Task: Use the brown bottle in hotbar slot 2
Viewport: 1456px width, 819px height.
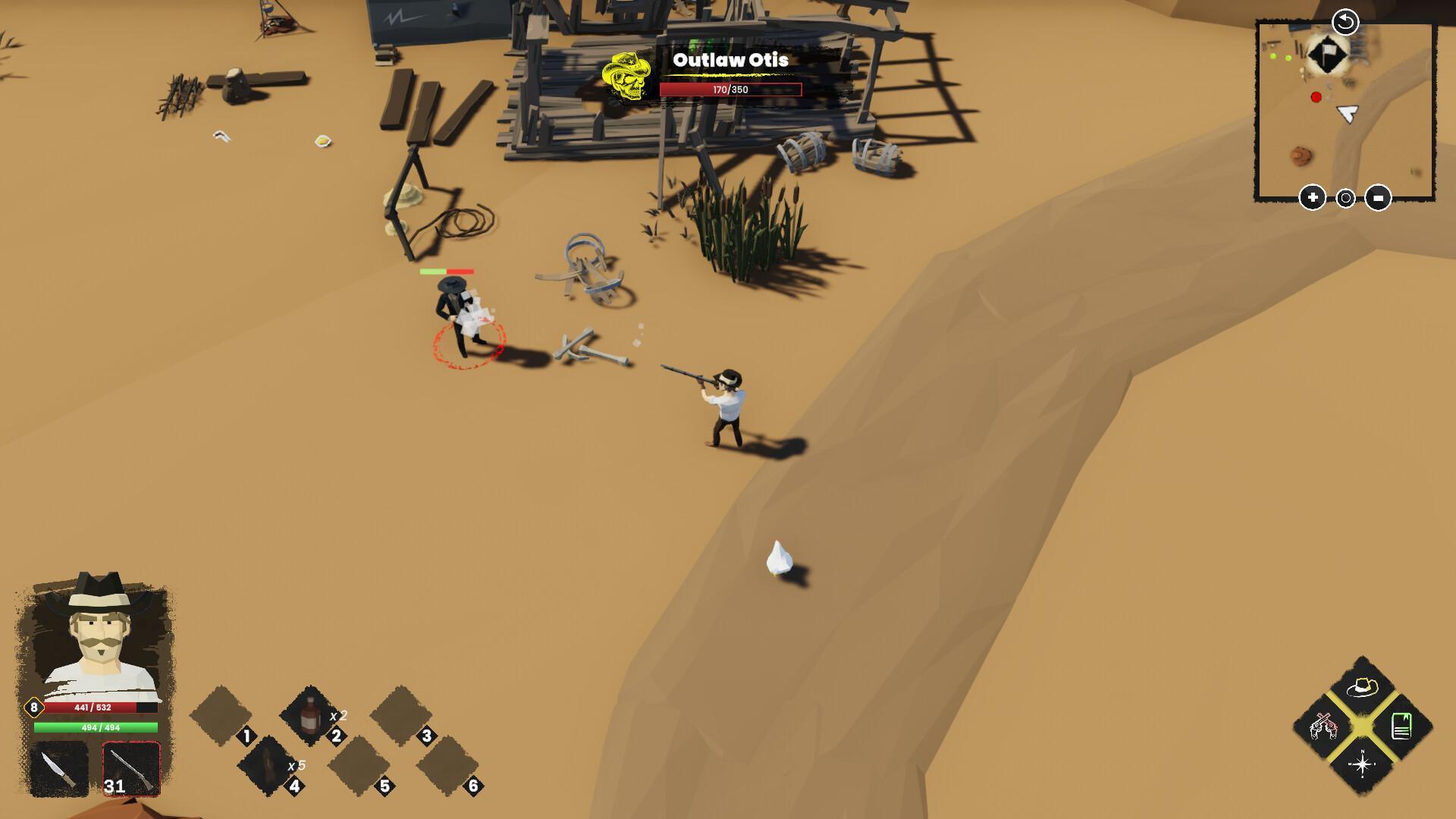Action: (x=310, y=716)
